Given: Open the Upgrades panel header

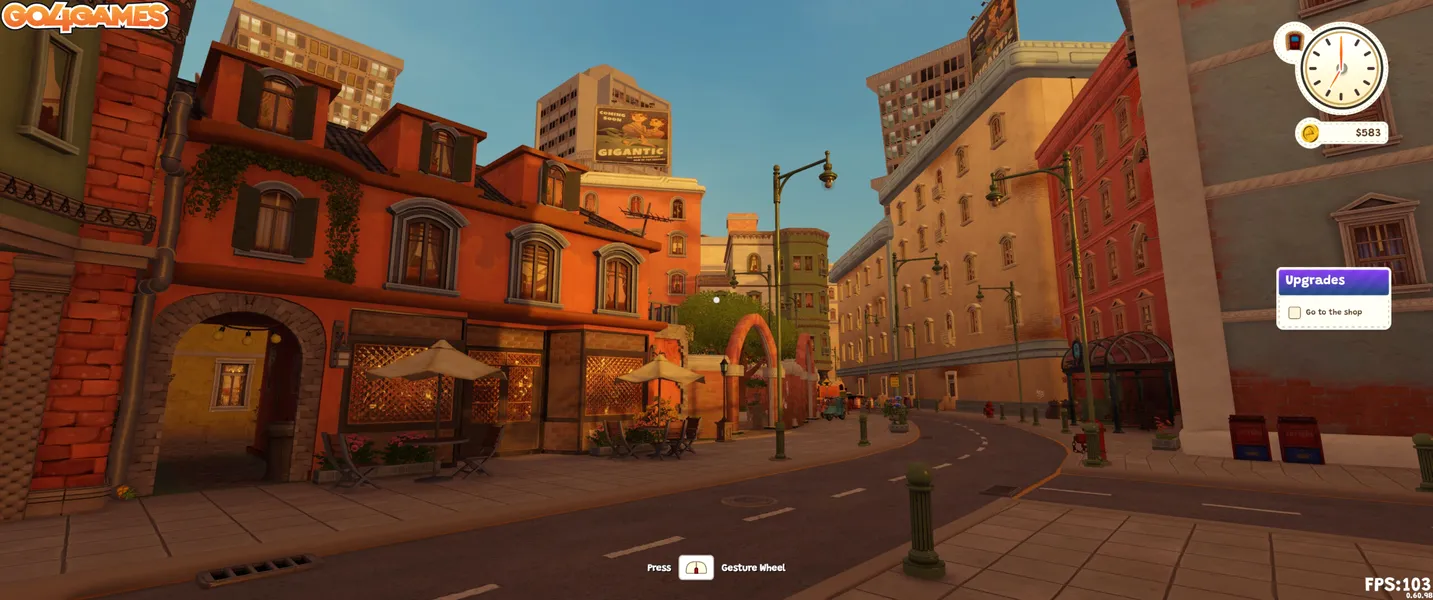Looking at the screenshot, I should (1333, 281).
